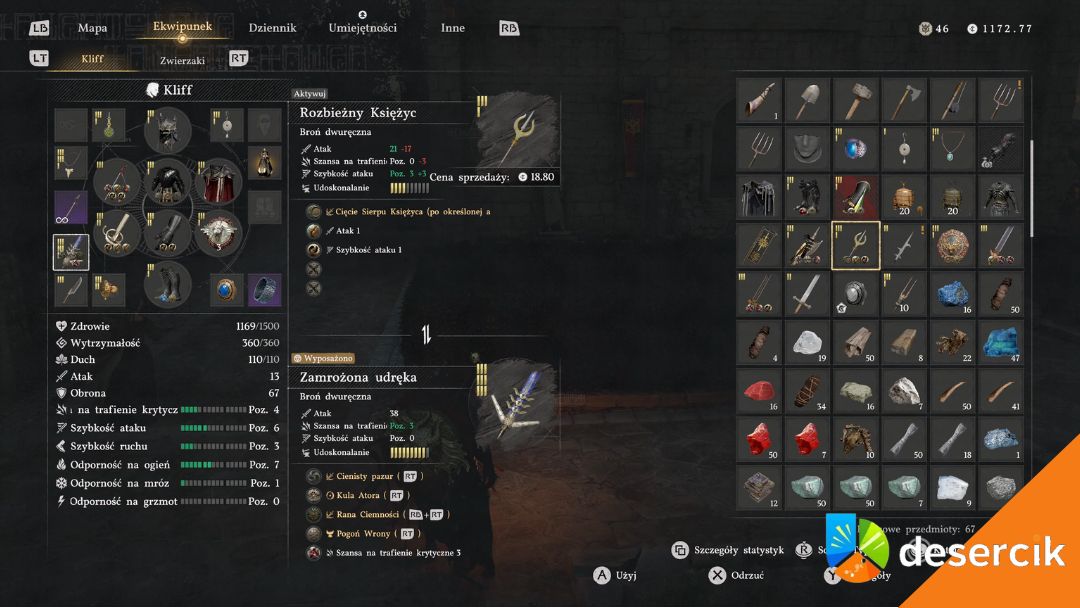Select the Kliff character sub-tab
This screenshot has width=1080, height=608.
(92, 60)
